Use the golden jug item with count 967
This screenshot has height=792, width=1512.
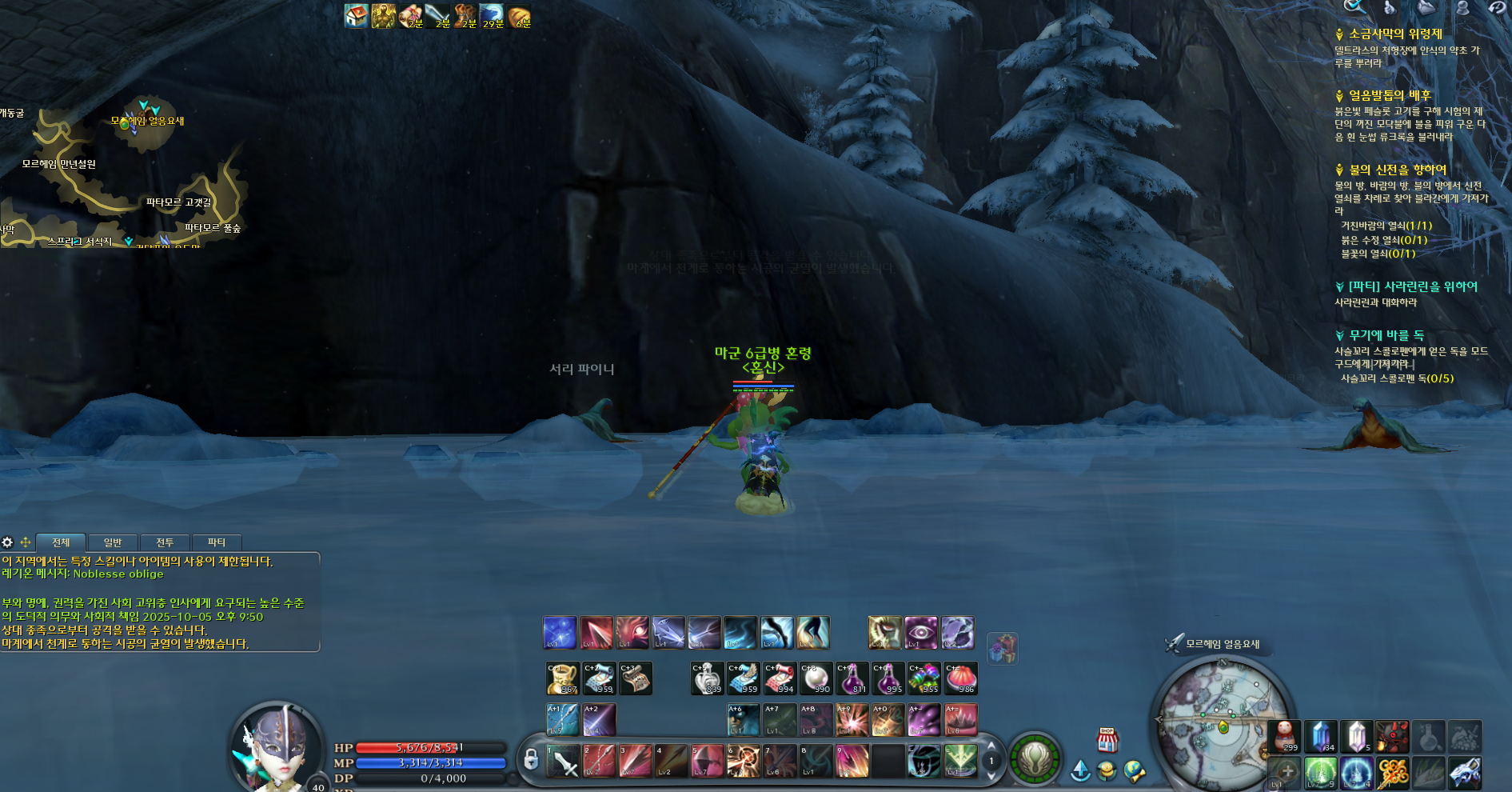[x=562, y=678]
